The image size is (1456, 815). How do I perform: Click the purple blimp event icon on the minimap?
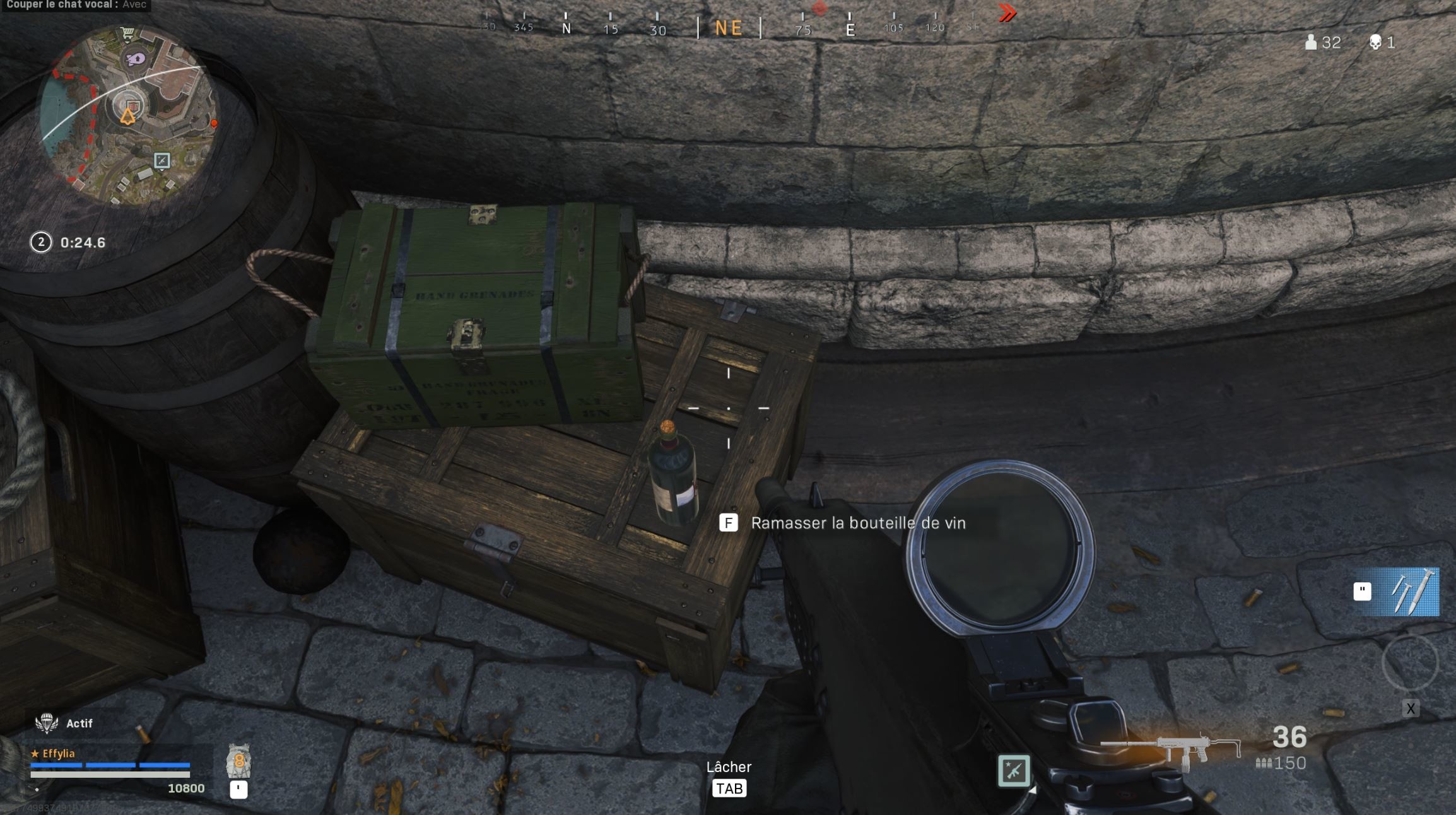click(136, 58)
